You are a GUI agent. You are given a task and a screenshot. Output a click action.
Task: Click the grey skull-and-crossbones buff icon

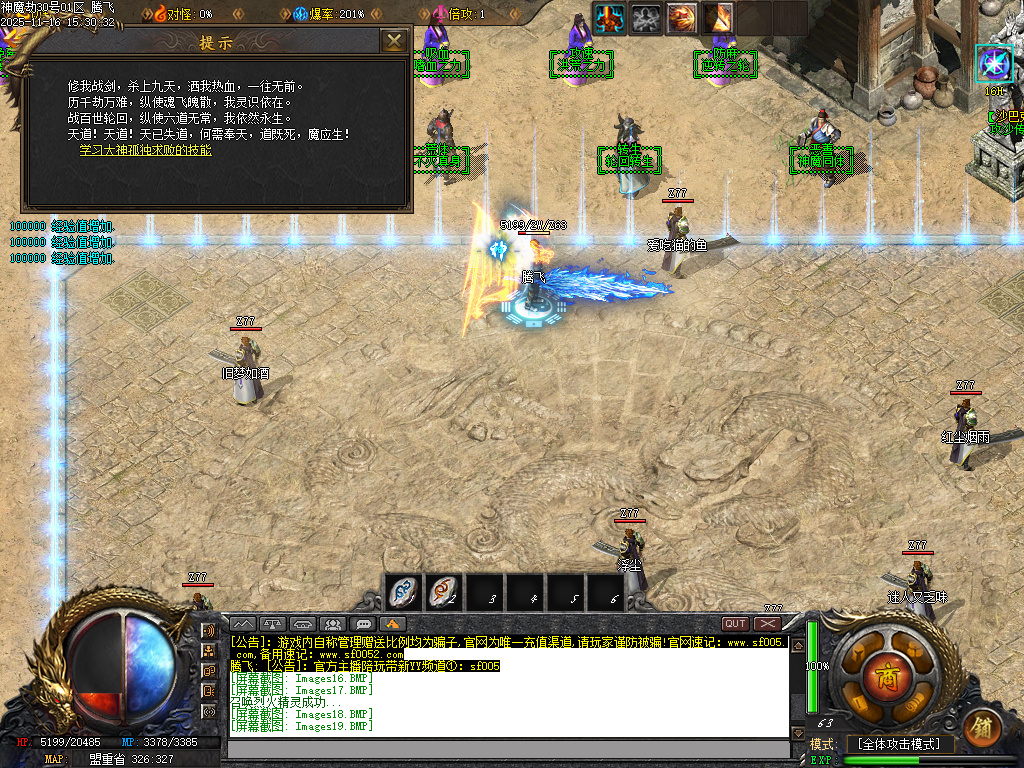tap(646, 18)
